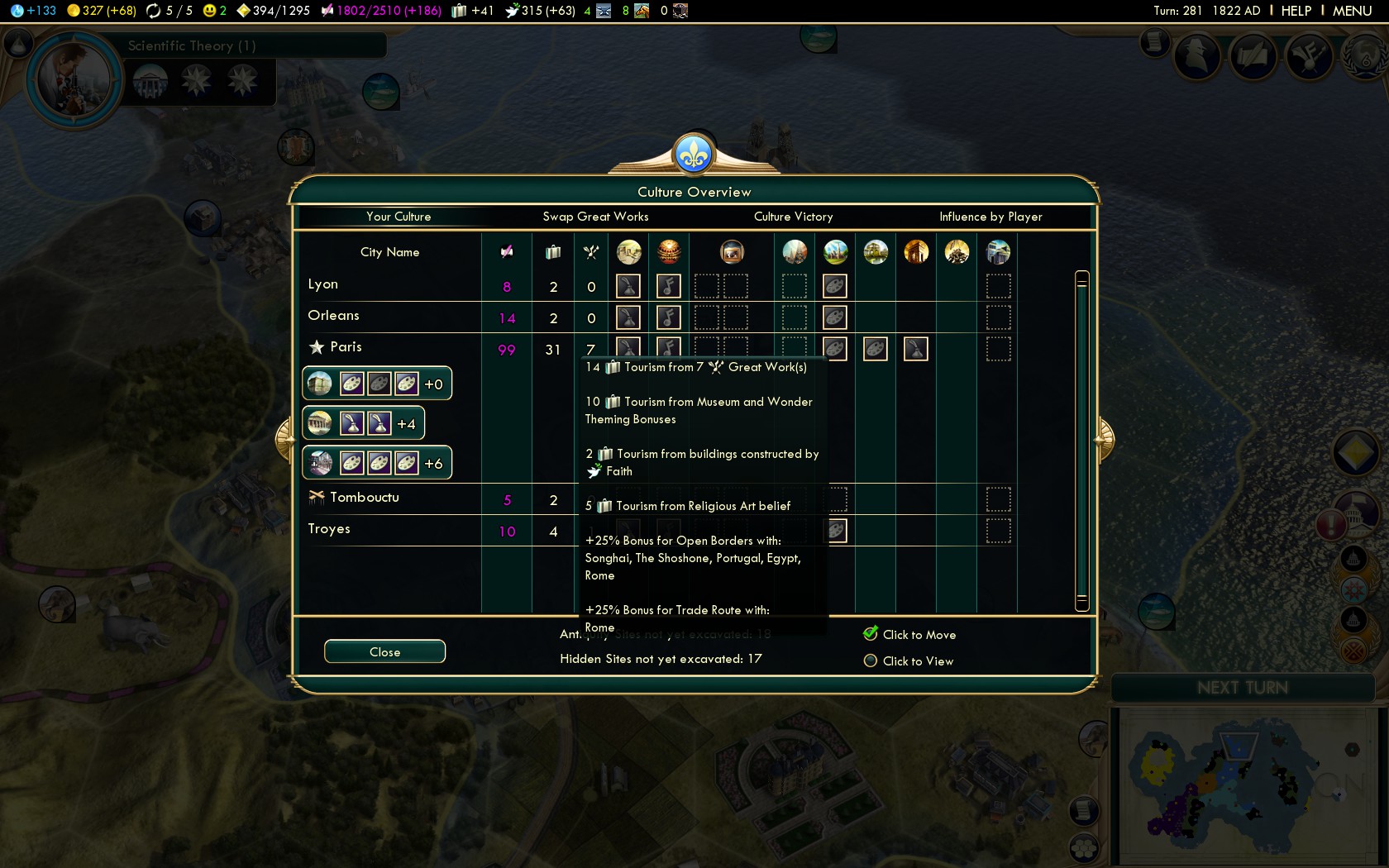Select the Your Culture tab
1389x868 pixels.
click(399, 217)
